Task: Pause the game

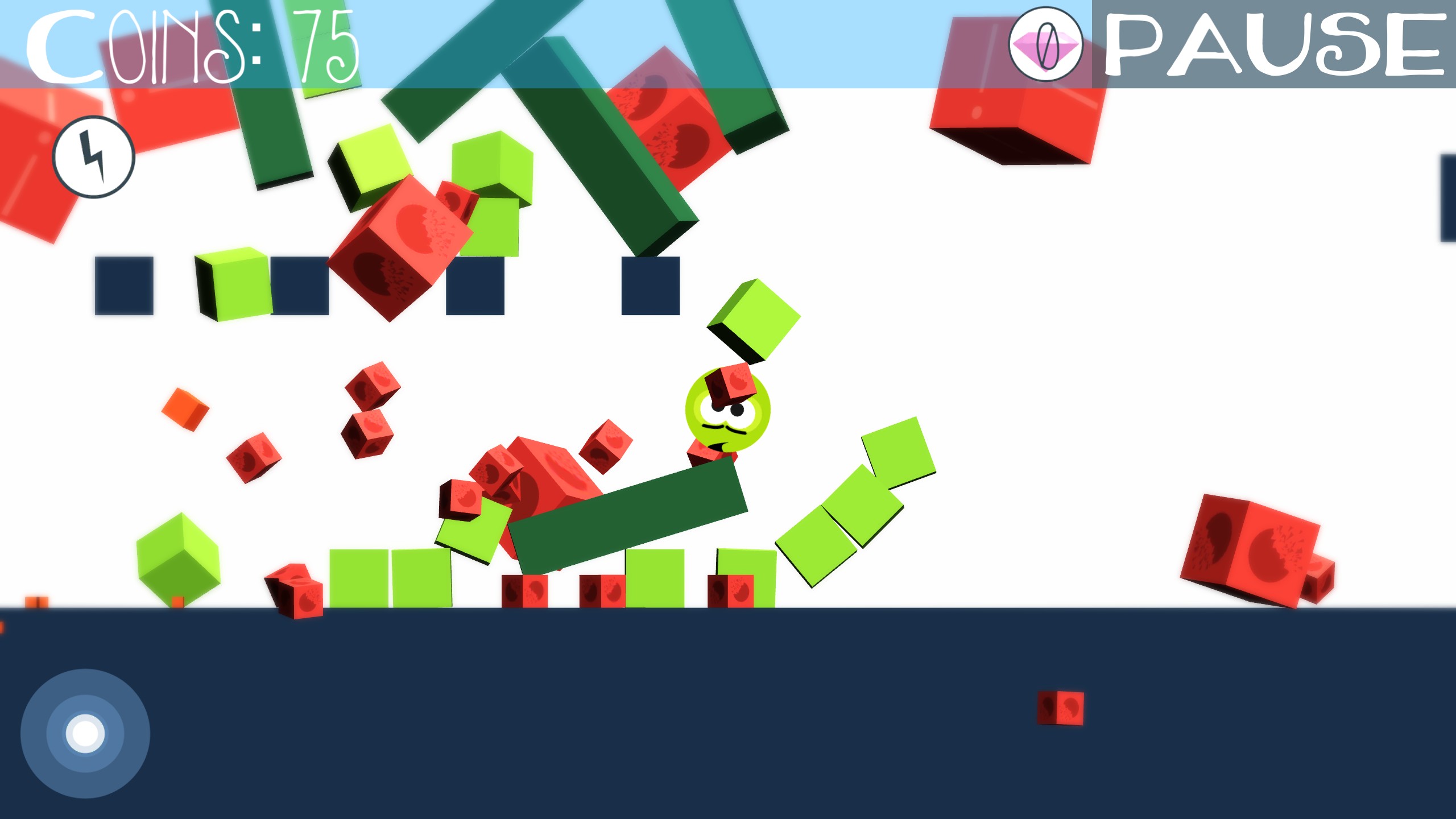Action: tap(1273, 44)
